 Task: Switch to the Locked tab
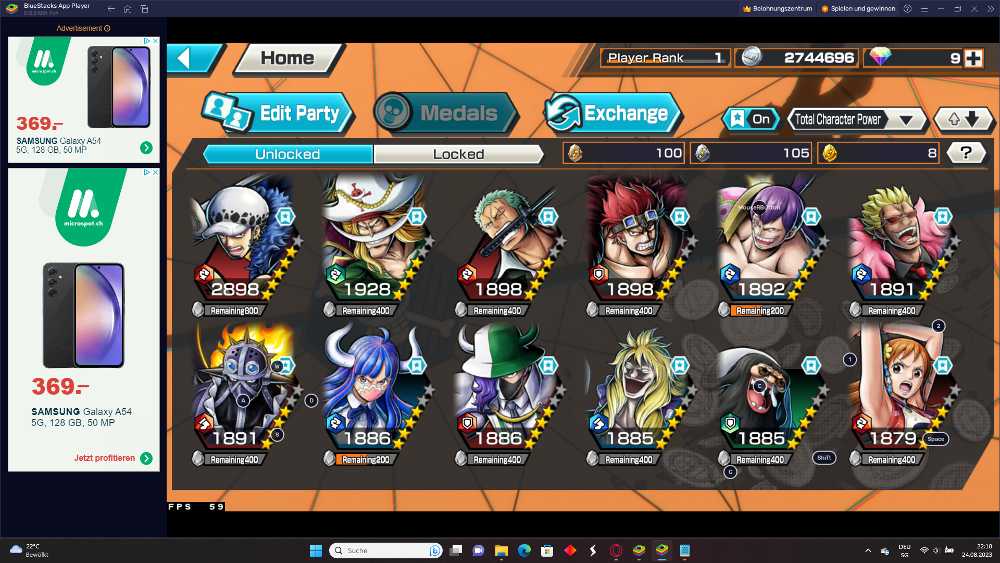[x=458, y=154]
